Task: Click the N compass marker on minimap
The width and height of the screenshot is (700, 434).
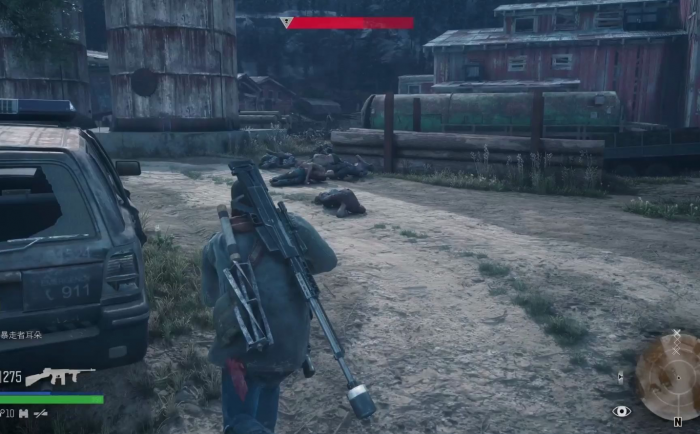Action: [x=678, y=422]
